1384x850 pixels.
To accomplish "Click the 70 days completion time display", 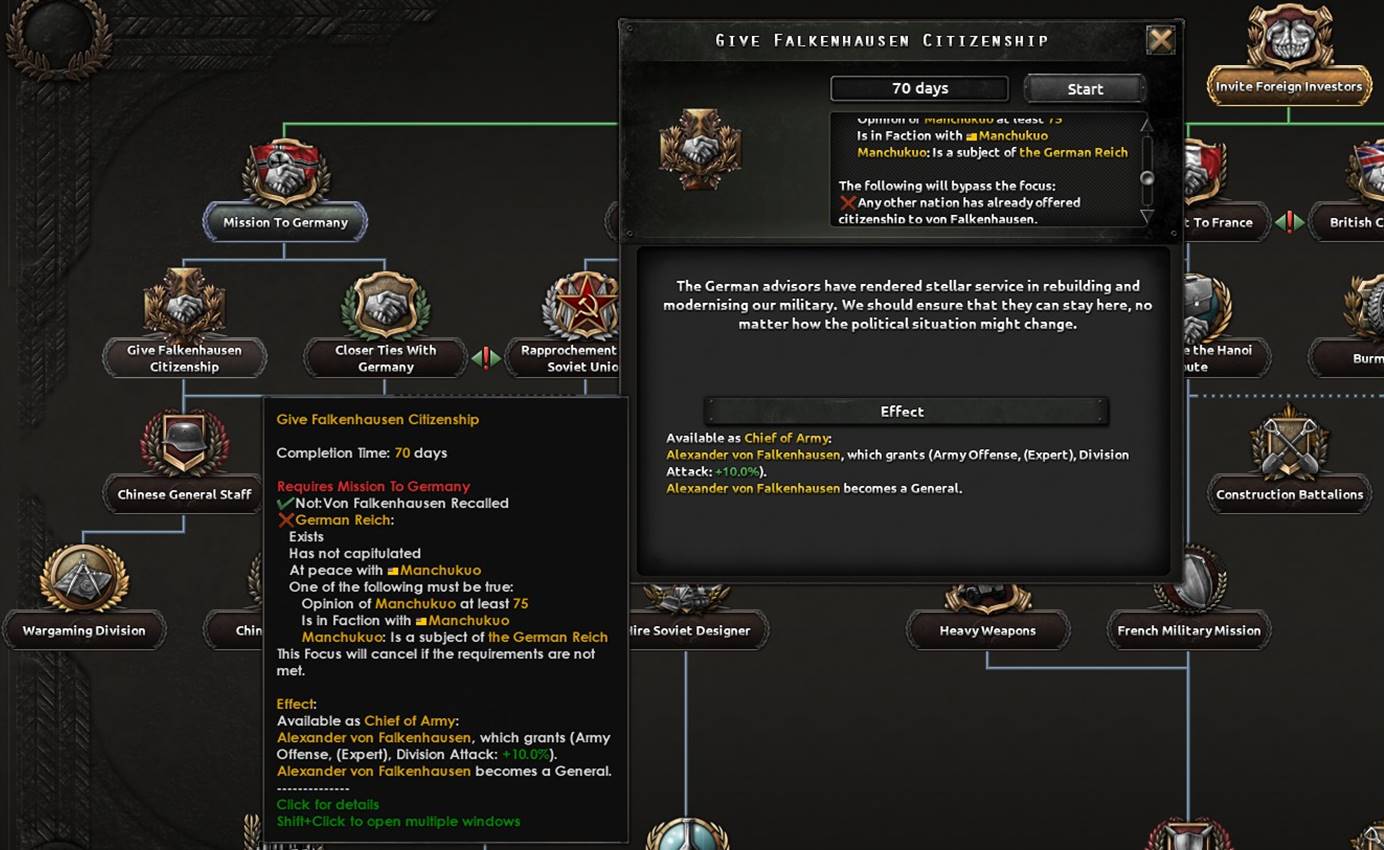I will (919, 88).
